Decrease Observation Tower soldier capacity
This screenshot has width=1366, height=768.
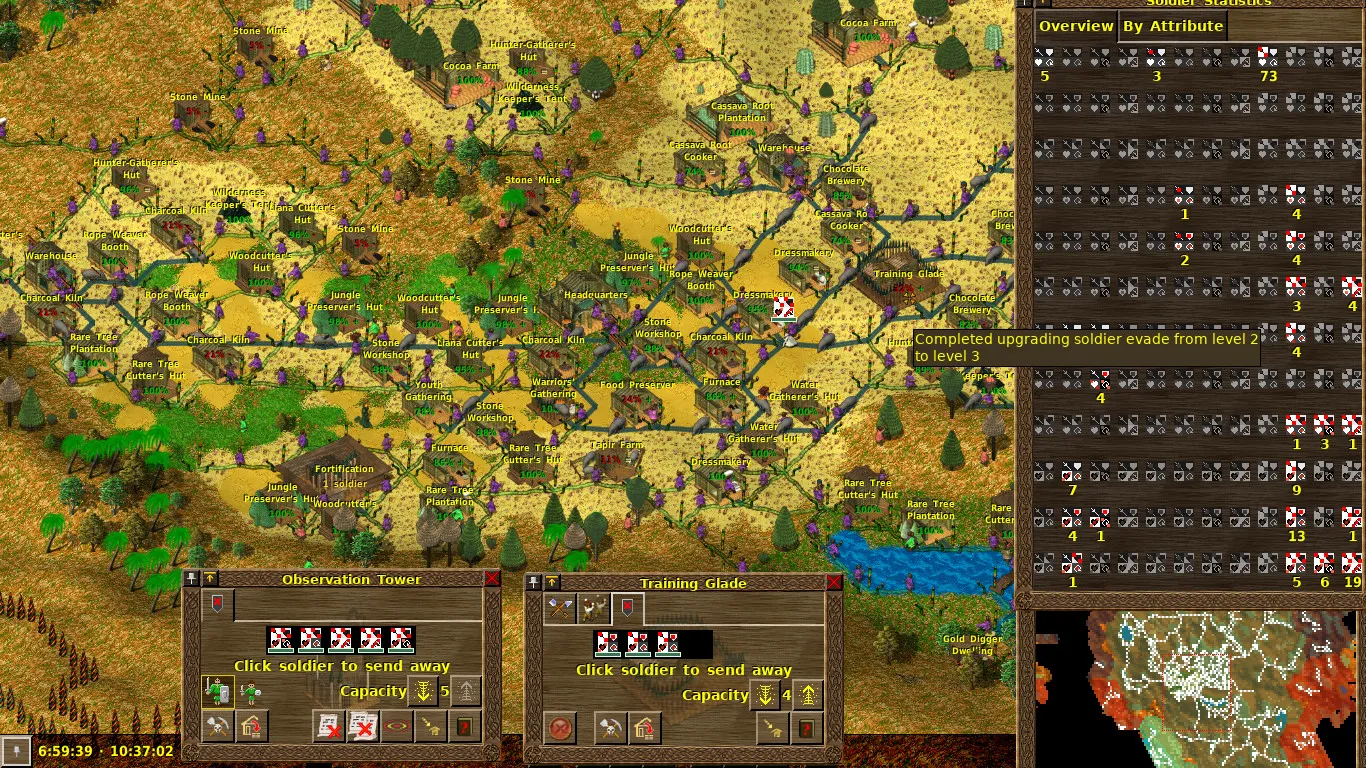423,691
